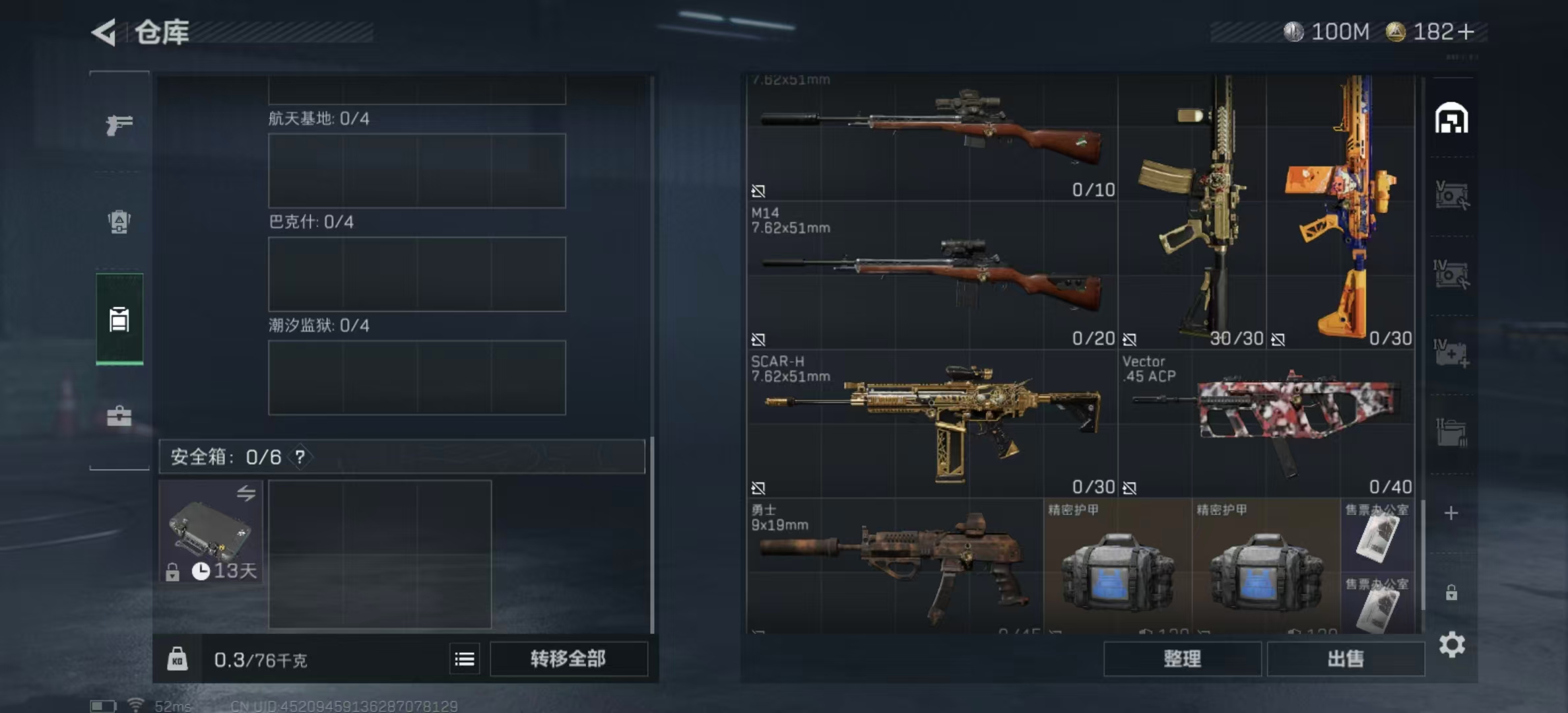Select the gold SCAR-H rifle
Viewport: 1568px width, 713px height.
932,424
